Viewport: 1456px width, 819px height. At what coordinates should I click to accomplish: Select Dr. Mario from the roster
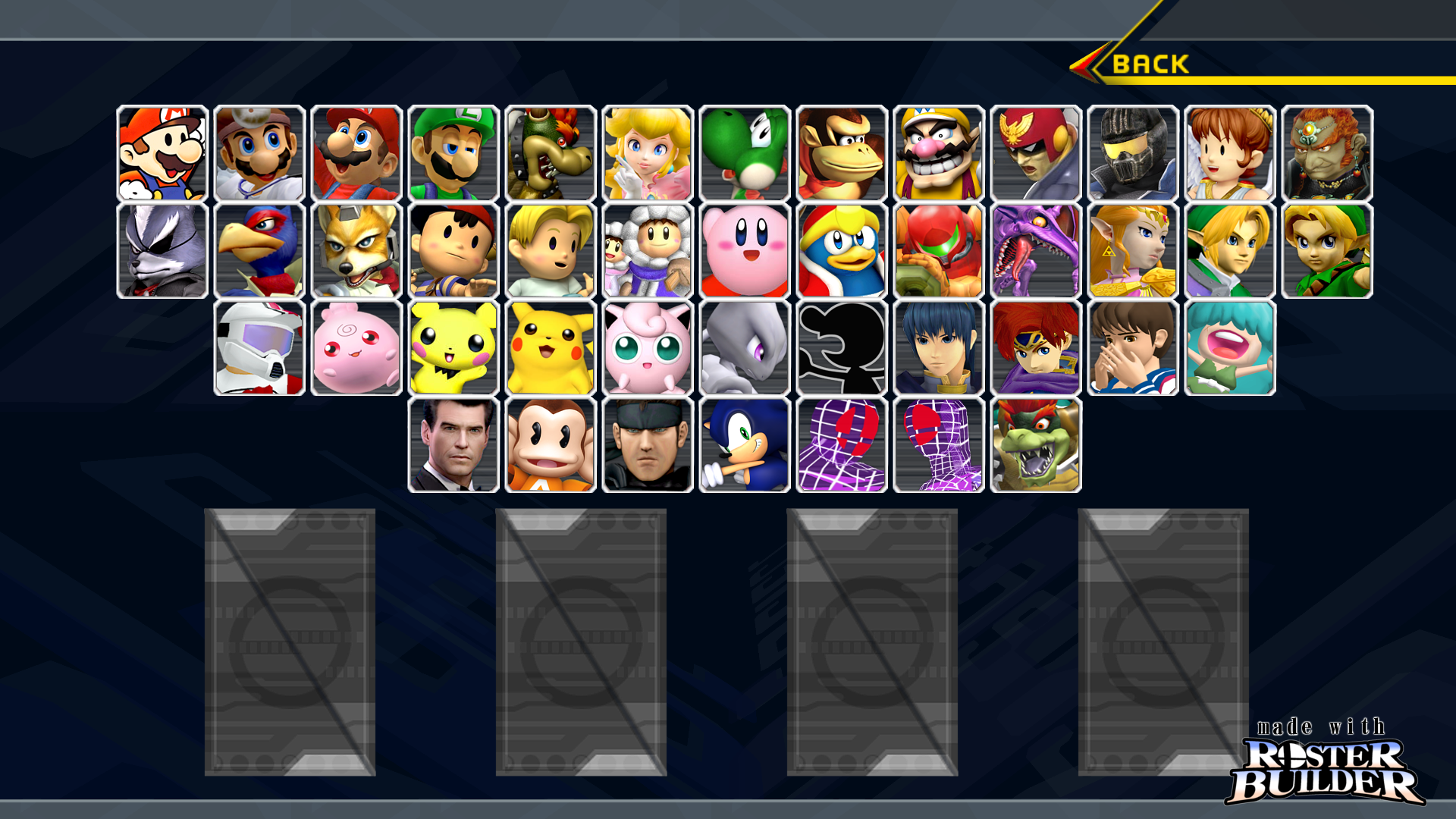click(x=259, y=153)
